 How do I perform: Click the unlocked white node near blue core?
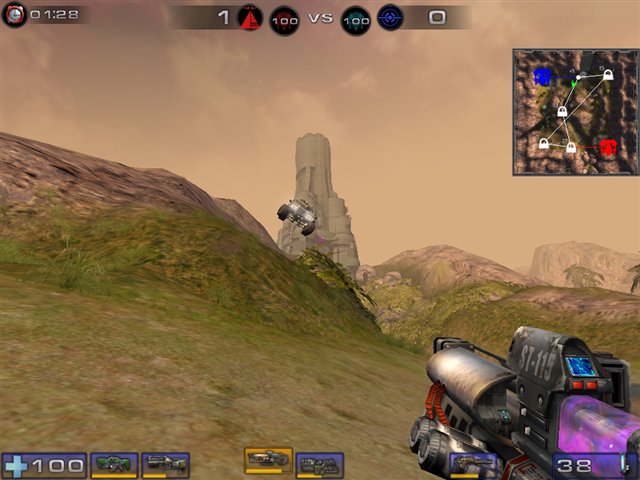tap(580, 77)
